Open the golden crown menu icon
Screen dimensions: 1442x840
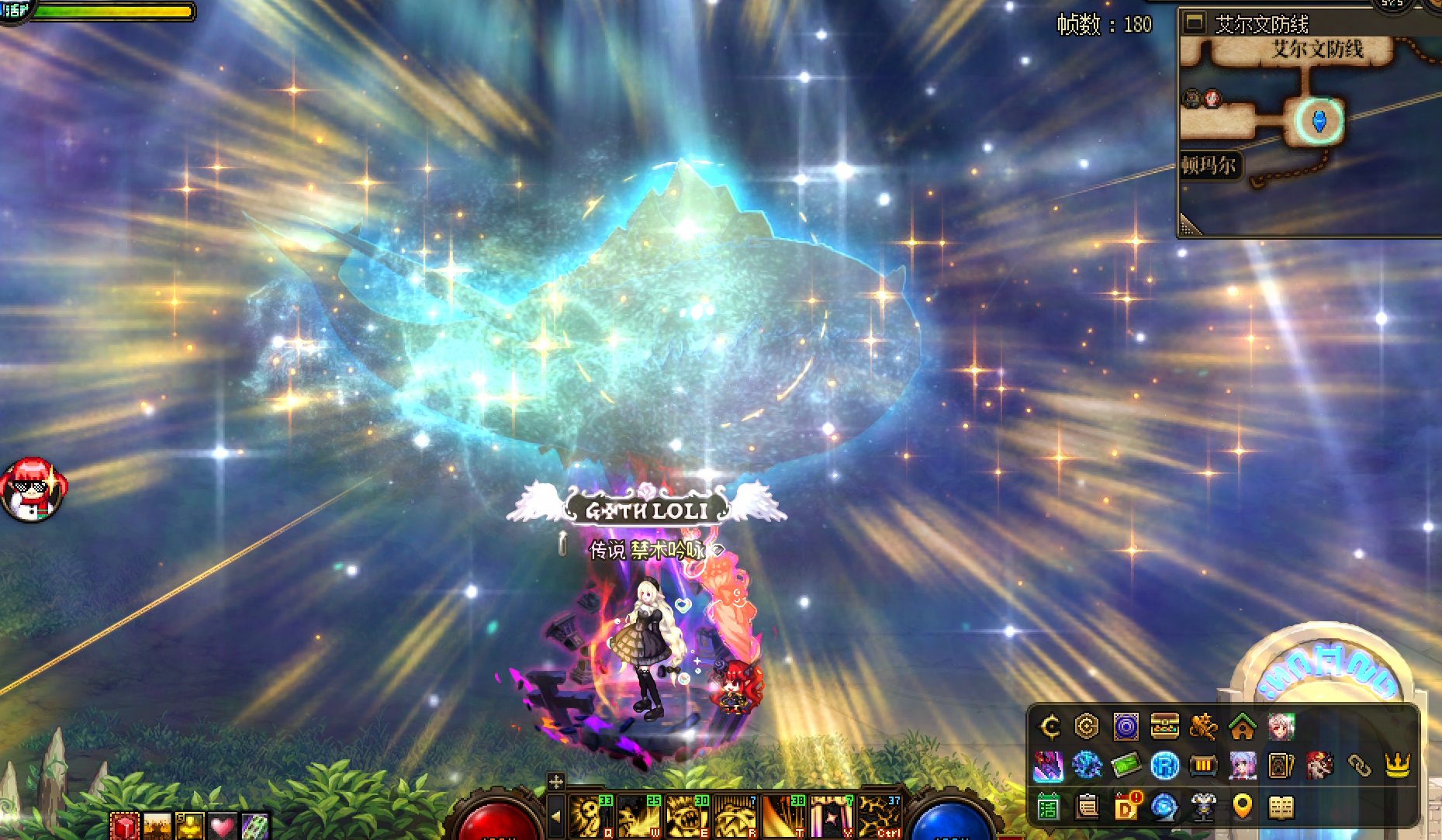click(x=1397, y=766)
